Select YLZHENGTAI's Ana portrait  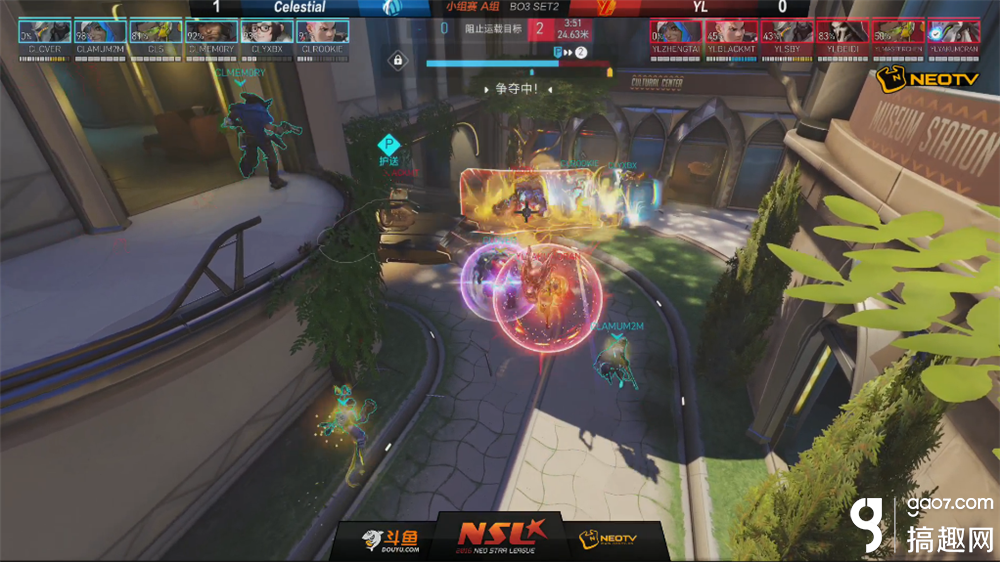pyautogui.click(x=675, y=30)
